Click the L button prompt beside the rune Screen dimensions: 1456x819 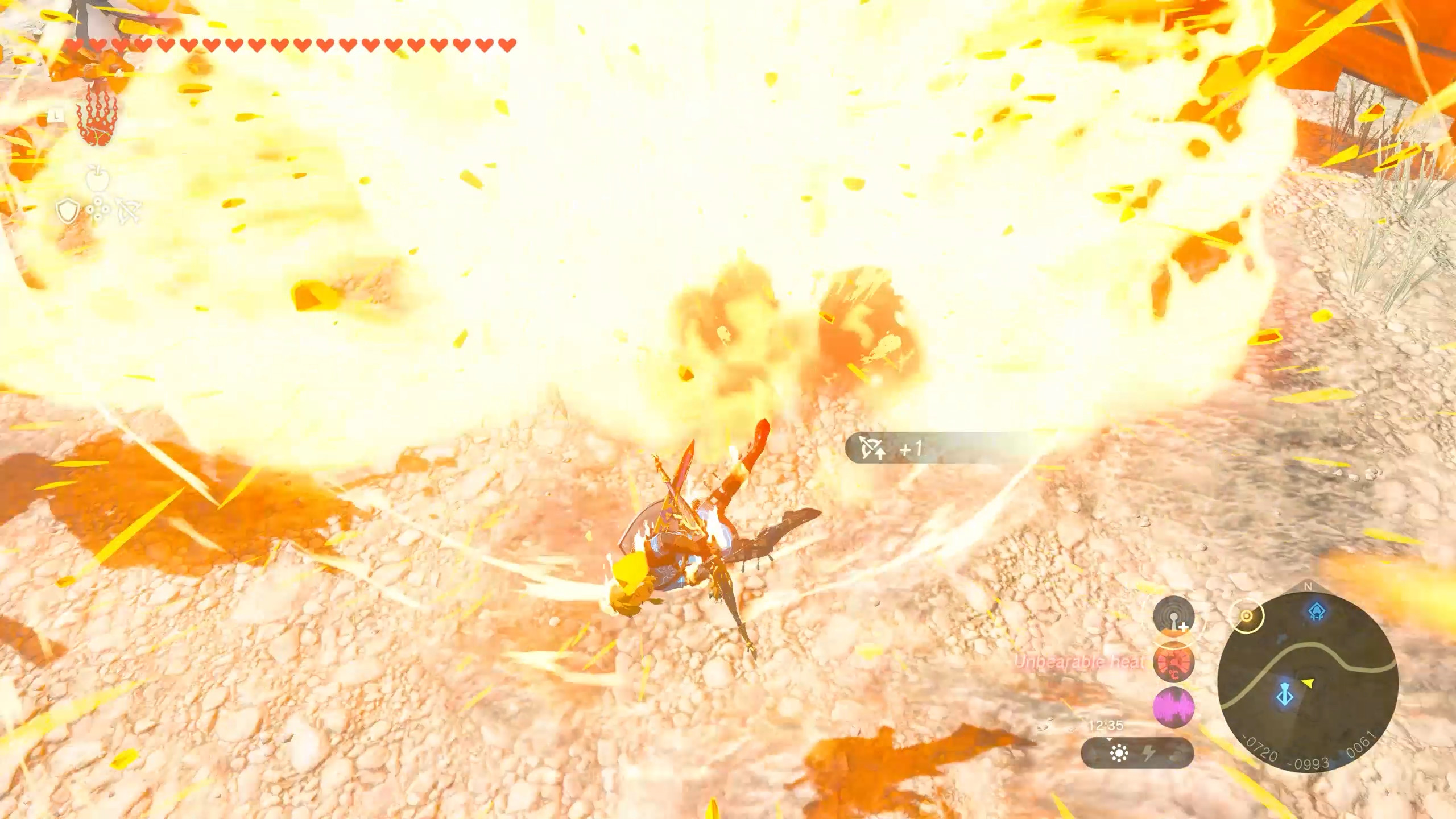56,115
